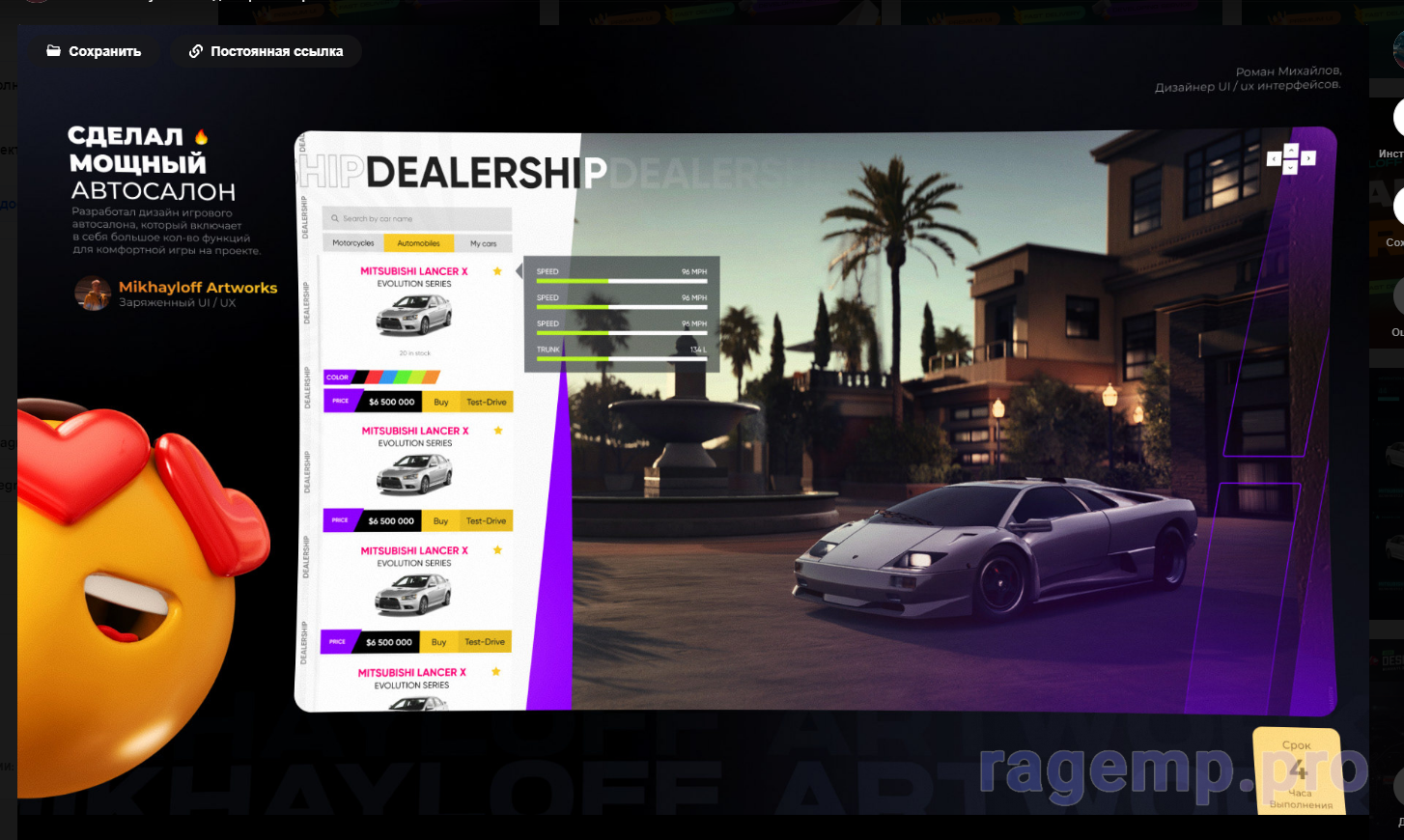The height and width of the screenshot is (840, 1404).
Task: Select the blue car color swatch
Action: coord(389,377)
